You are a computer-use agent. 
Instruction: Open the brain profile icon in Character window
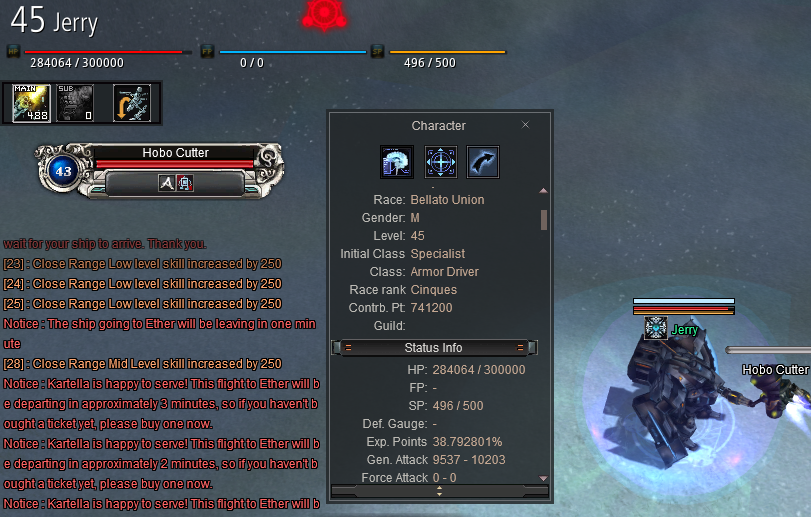(x=396, y=162)
